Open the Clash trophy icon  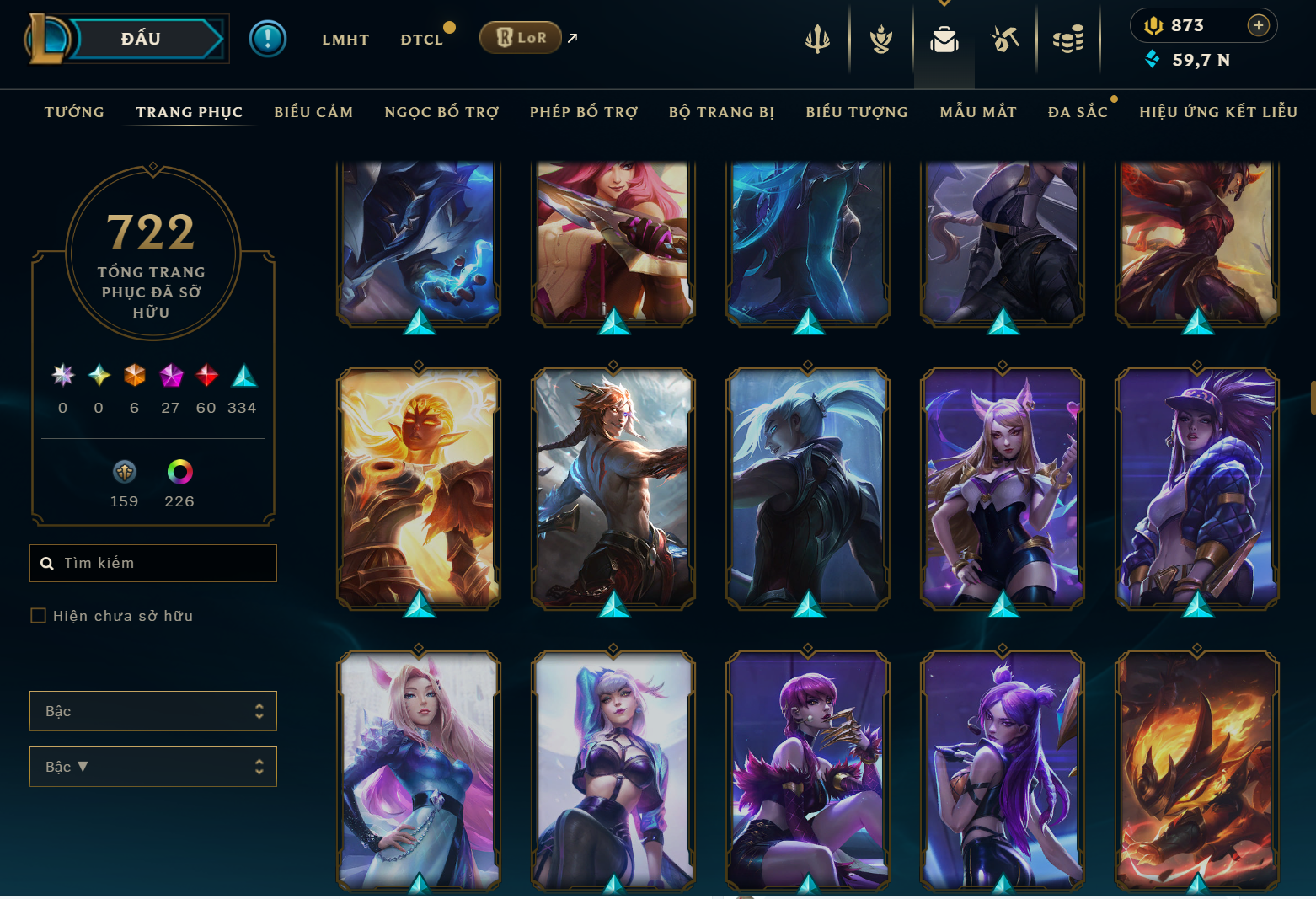click(880, 38)
